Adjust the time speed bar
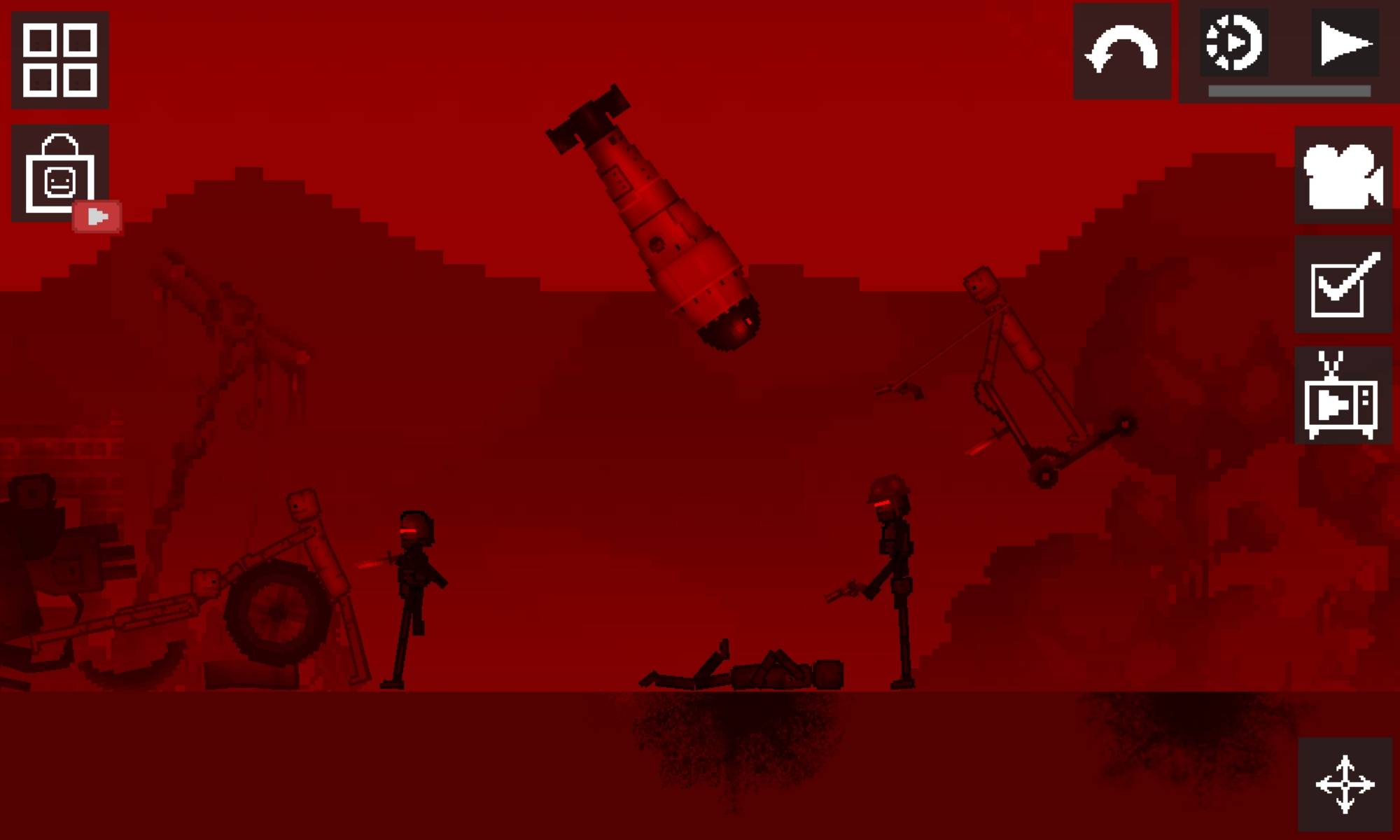This screenshot has height=840, width=1400. click(x=1289, y=91)
